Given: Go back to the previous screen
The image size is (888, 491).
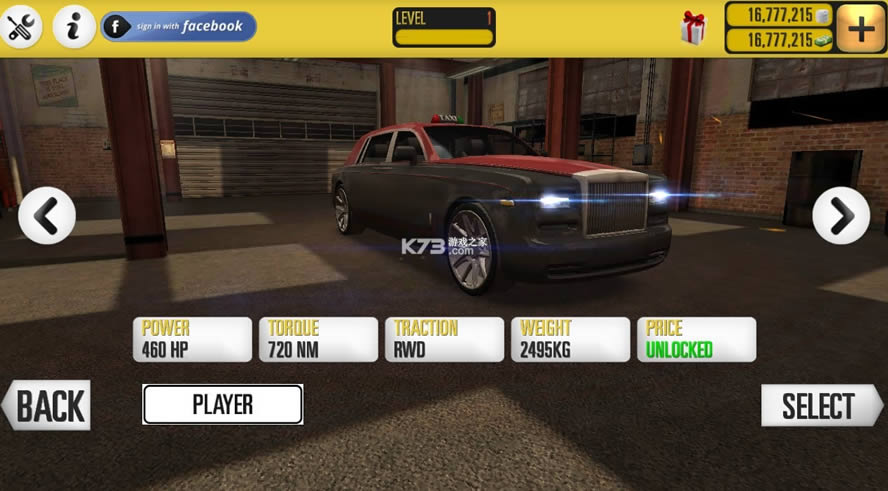Looking at the screenshot, I should tap(47, 406).
